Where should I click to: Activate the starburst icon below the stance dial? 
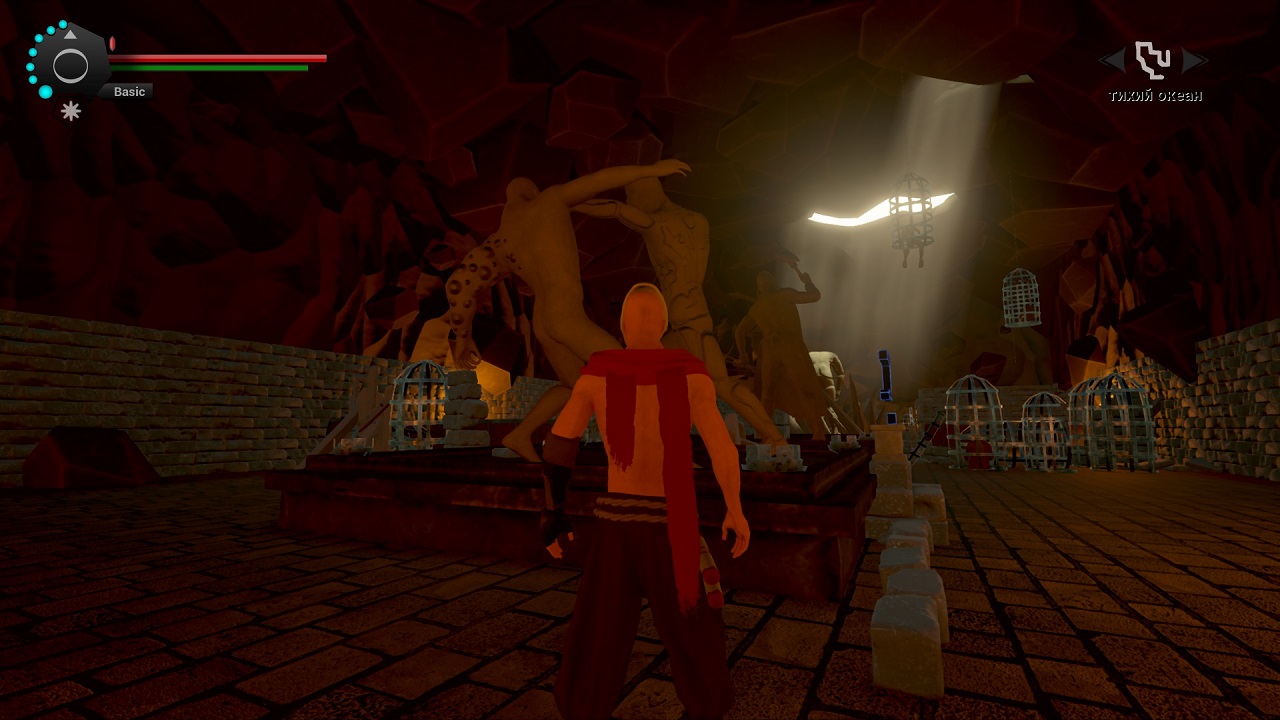[71, 111]
